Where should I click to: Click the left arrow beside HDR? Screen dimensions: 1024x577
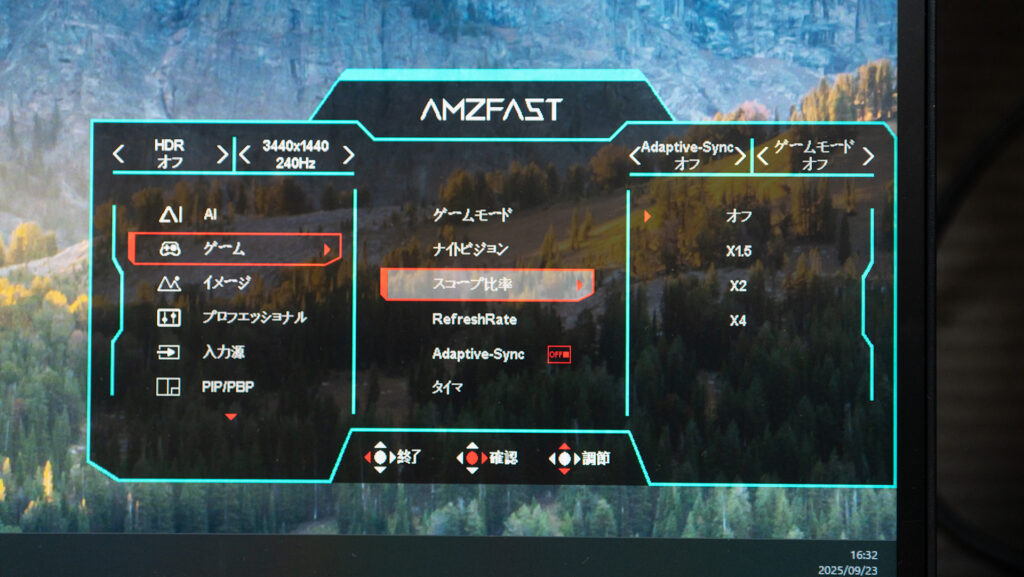[119, 155]
